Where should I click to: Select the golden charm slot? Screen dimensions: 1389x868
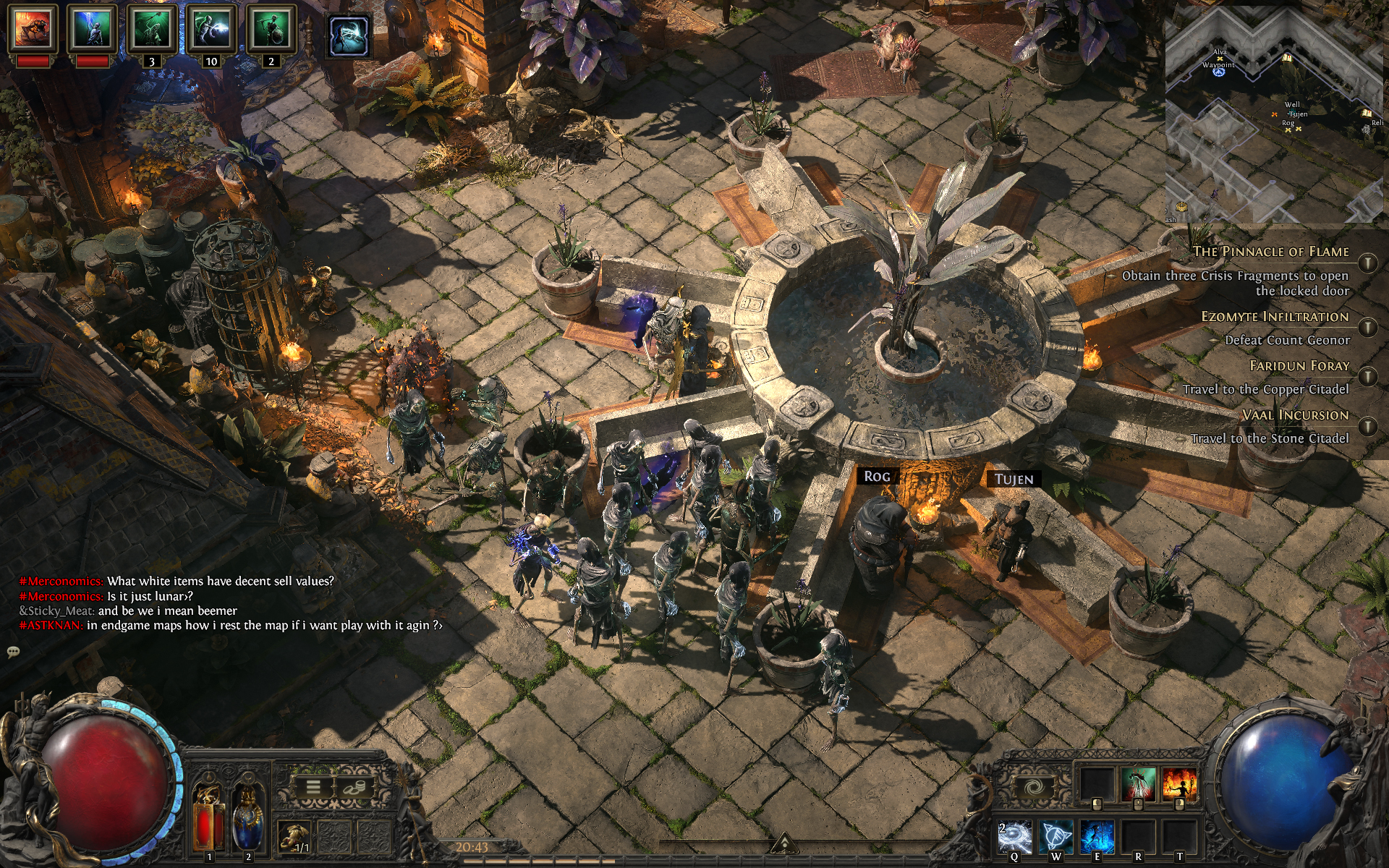coord(294,837)
